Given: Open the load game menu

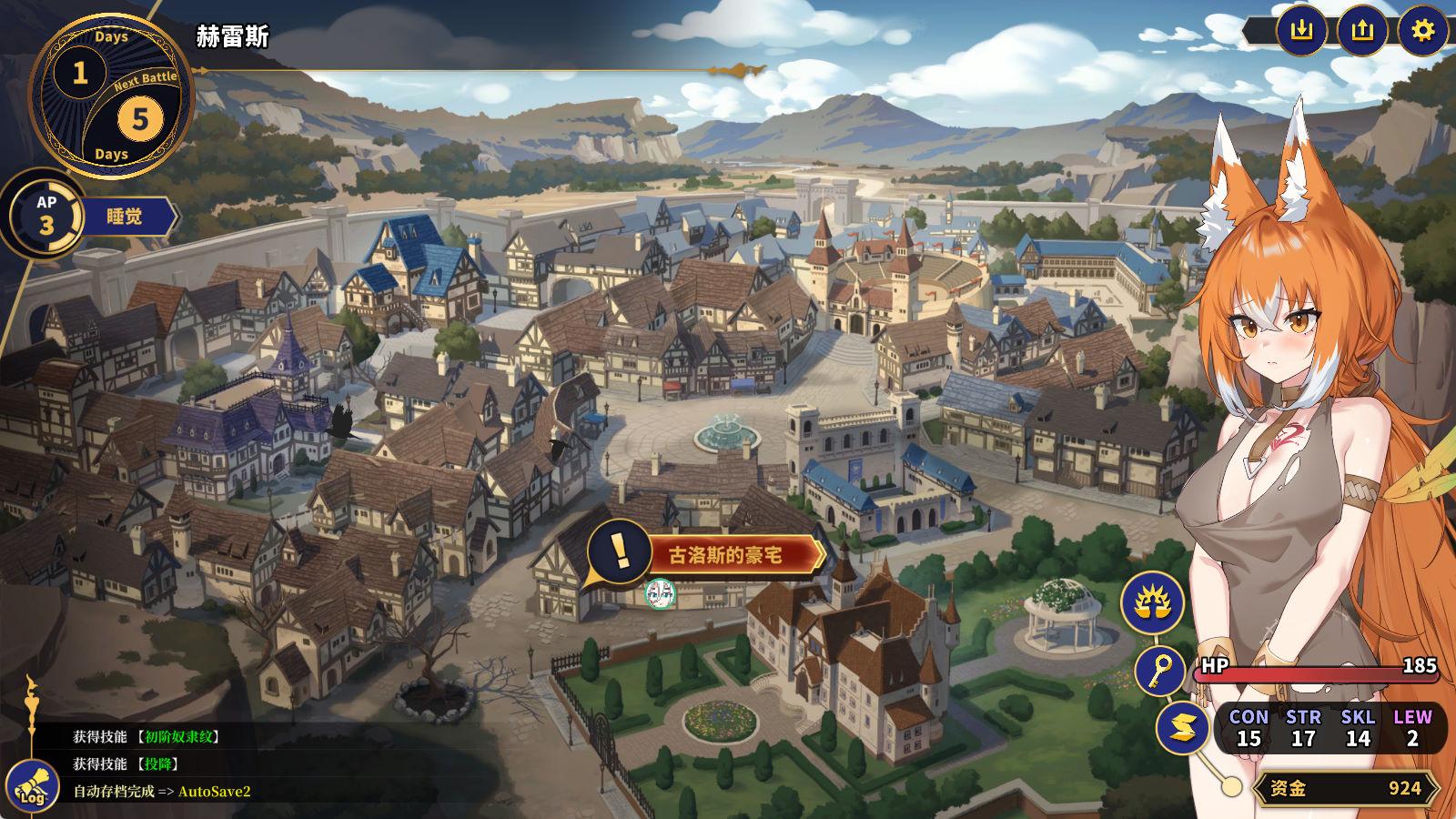Looking at the screenshot, I should pyautogui.click(x=1361, y=31).
